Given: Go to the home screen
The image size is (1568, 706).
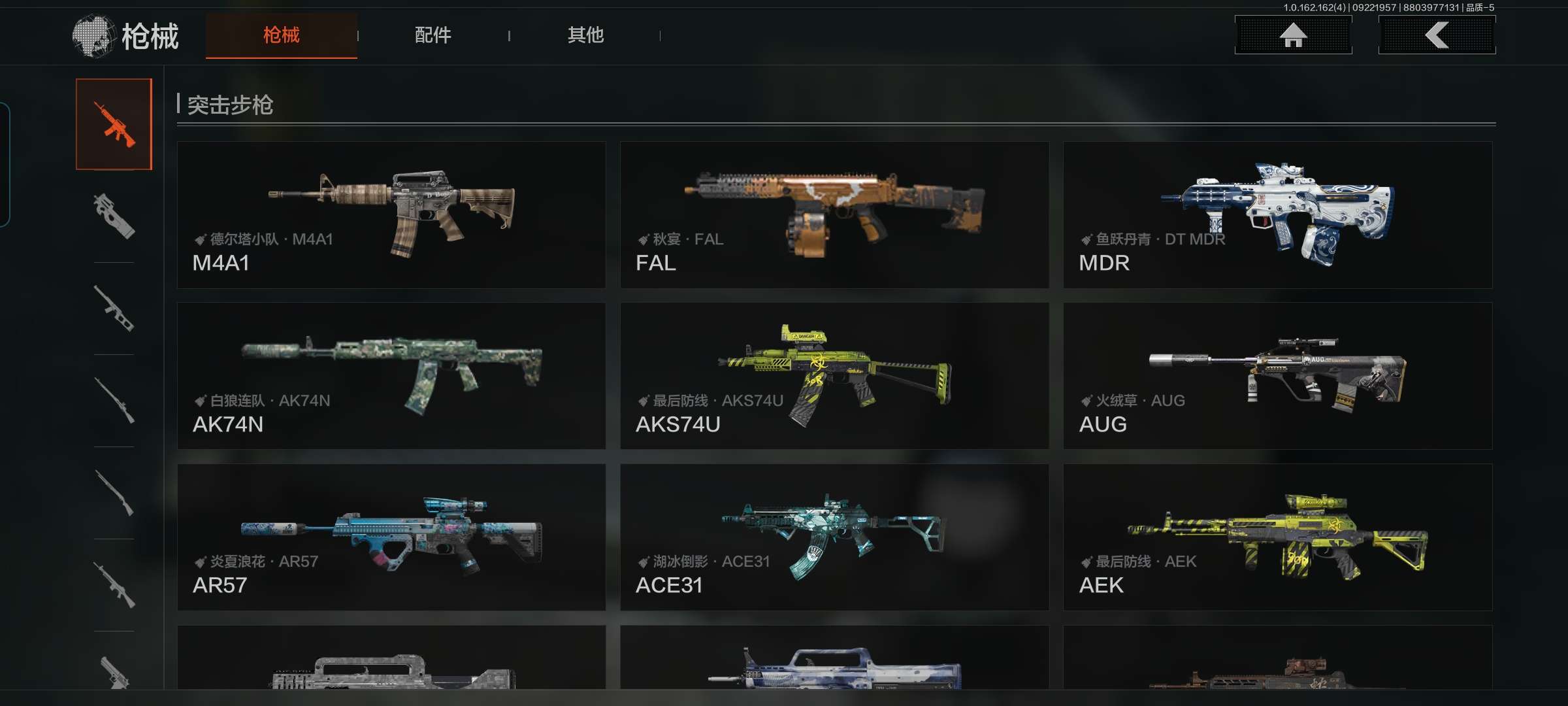Looking at the screenshot, I should click(x=1293, y=35).
